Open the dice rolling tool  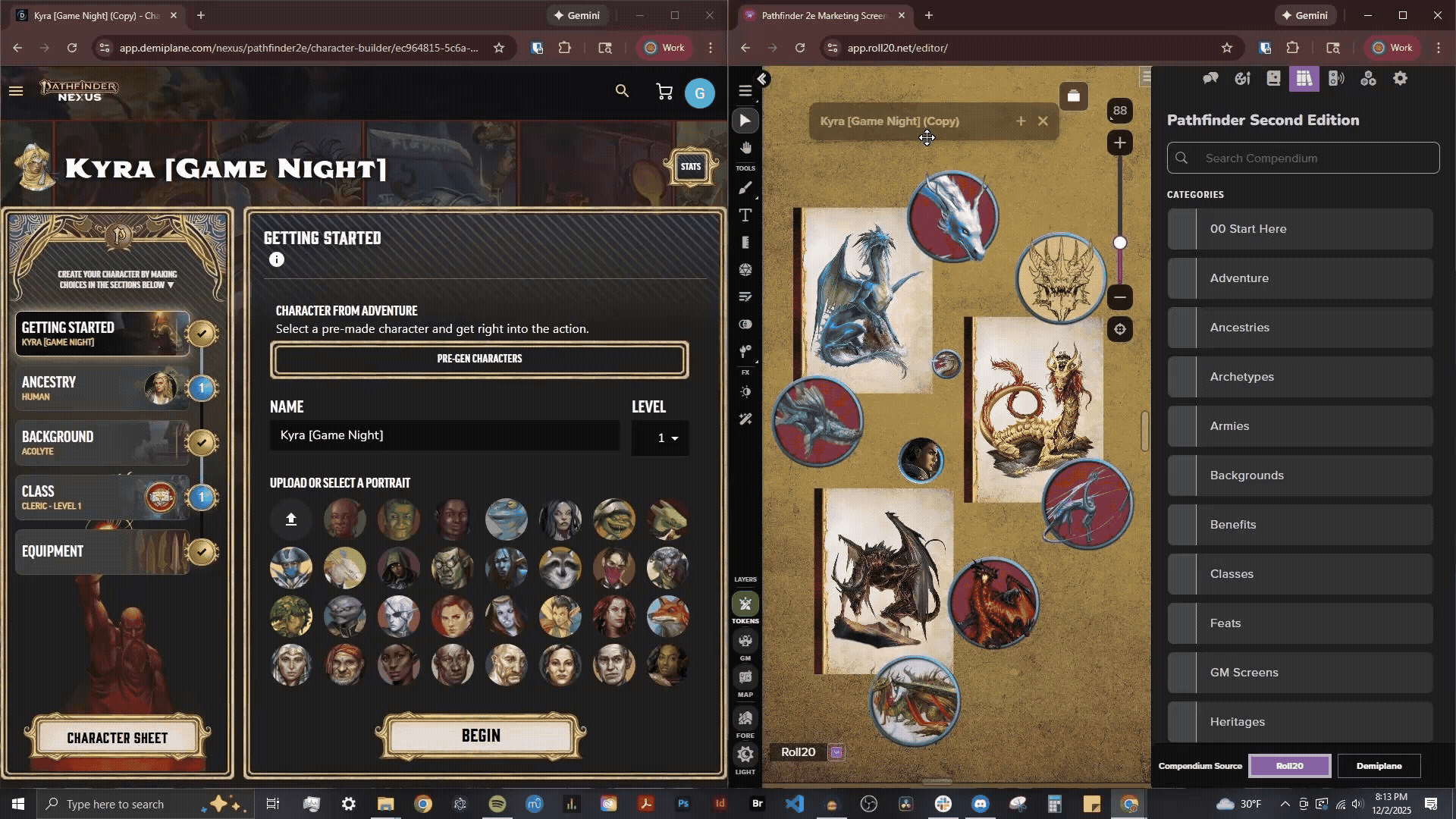pyautogui.click(x=745, y=269)
